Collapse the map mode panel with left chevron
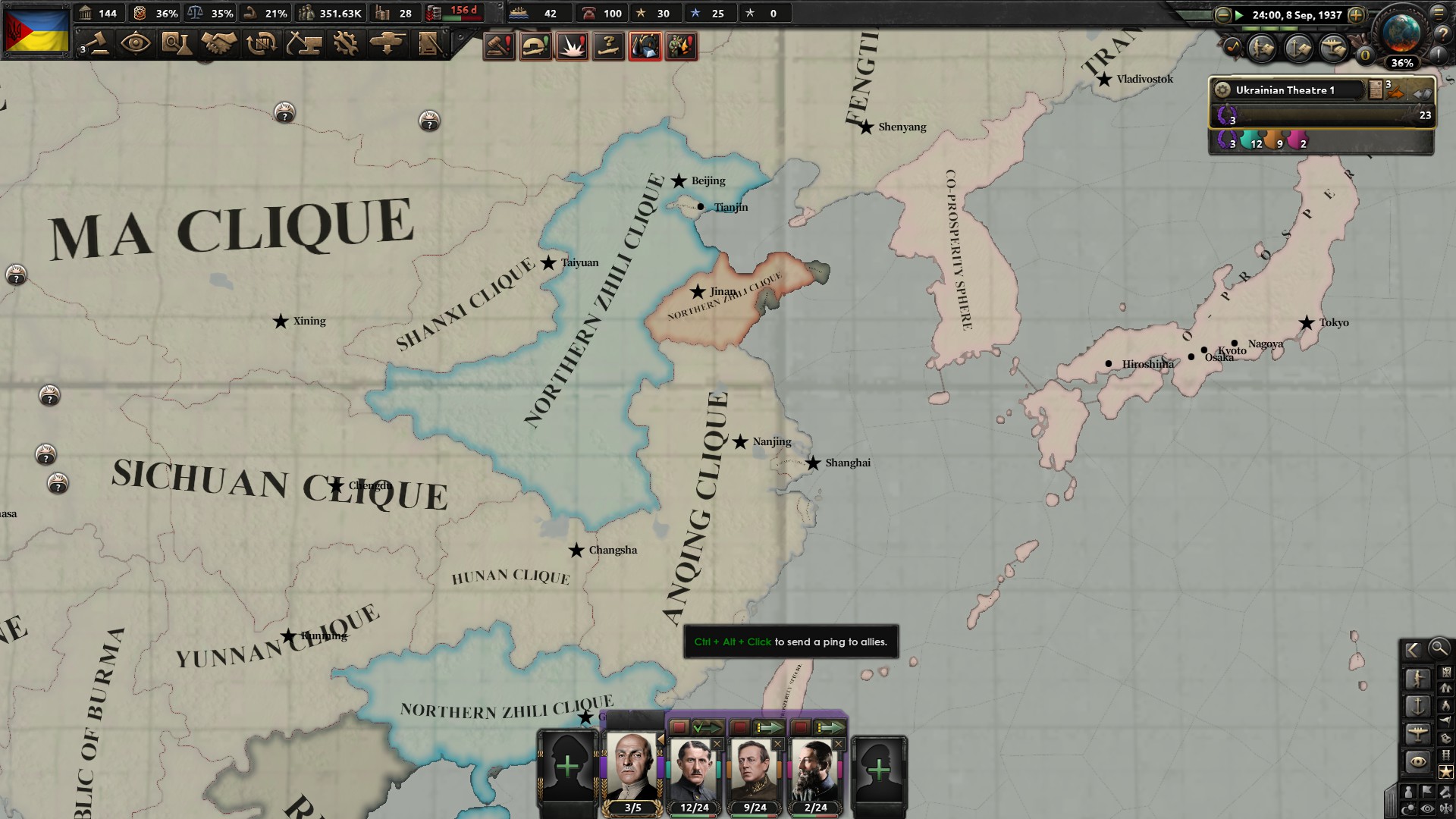1456x819 pixels. 1412,650
